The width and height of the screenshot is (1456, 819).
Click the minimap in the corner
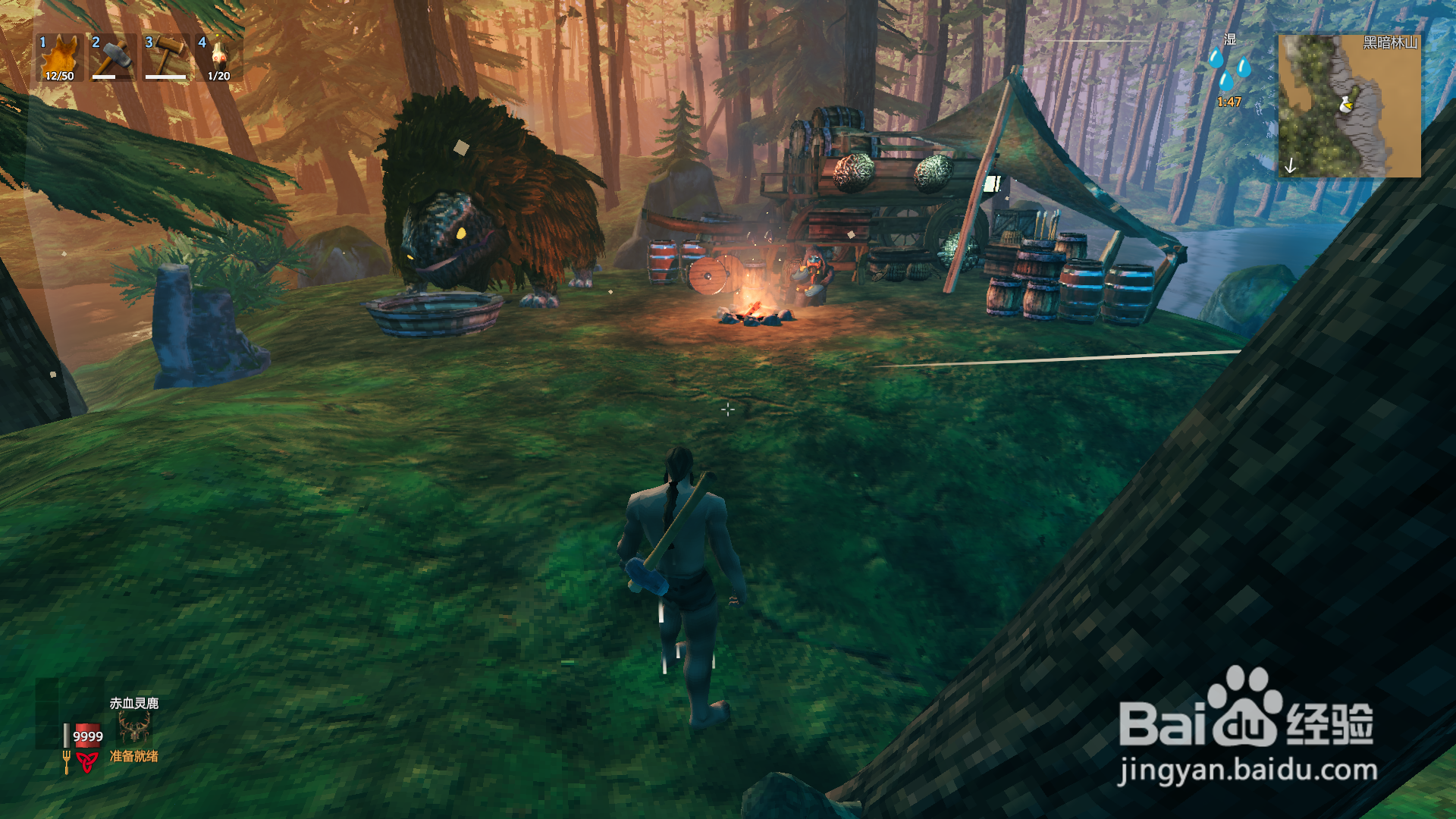[x=1349, y=105]
